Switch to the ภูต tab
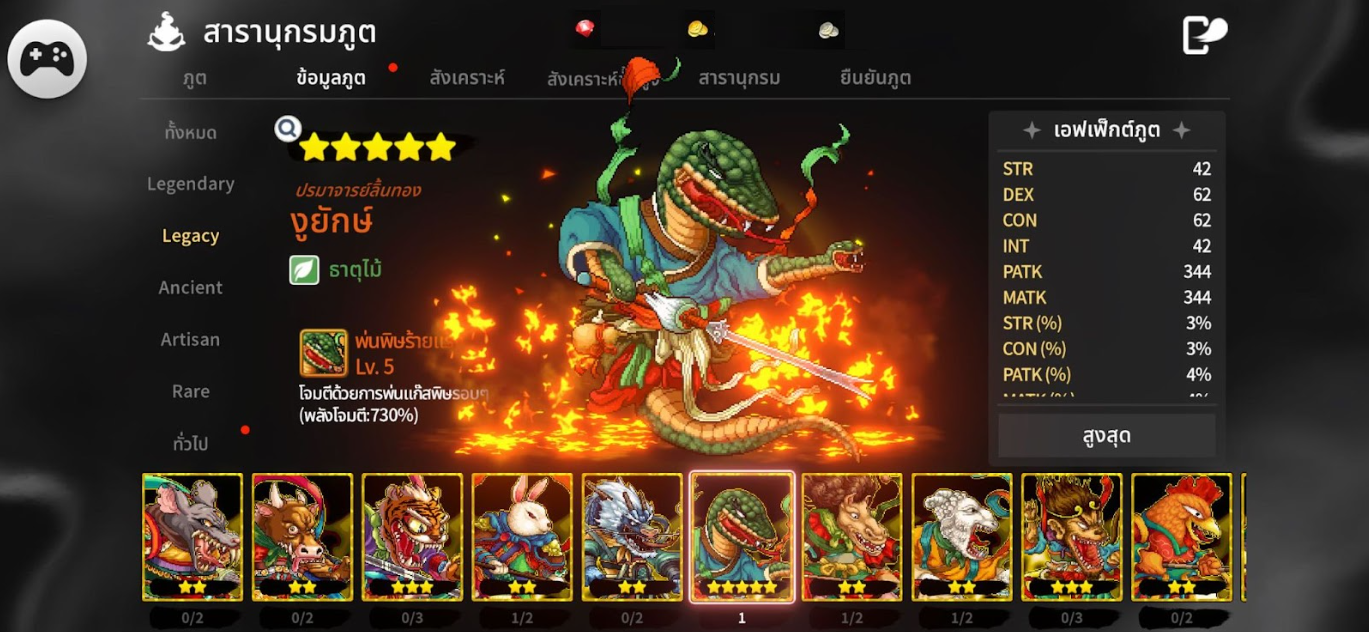Screen dimensions: 1369x632 click(x=195, y=78)
